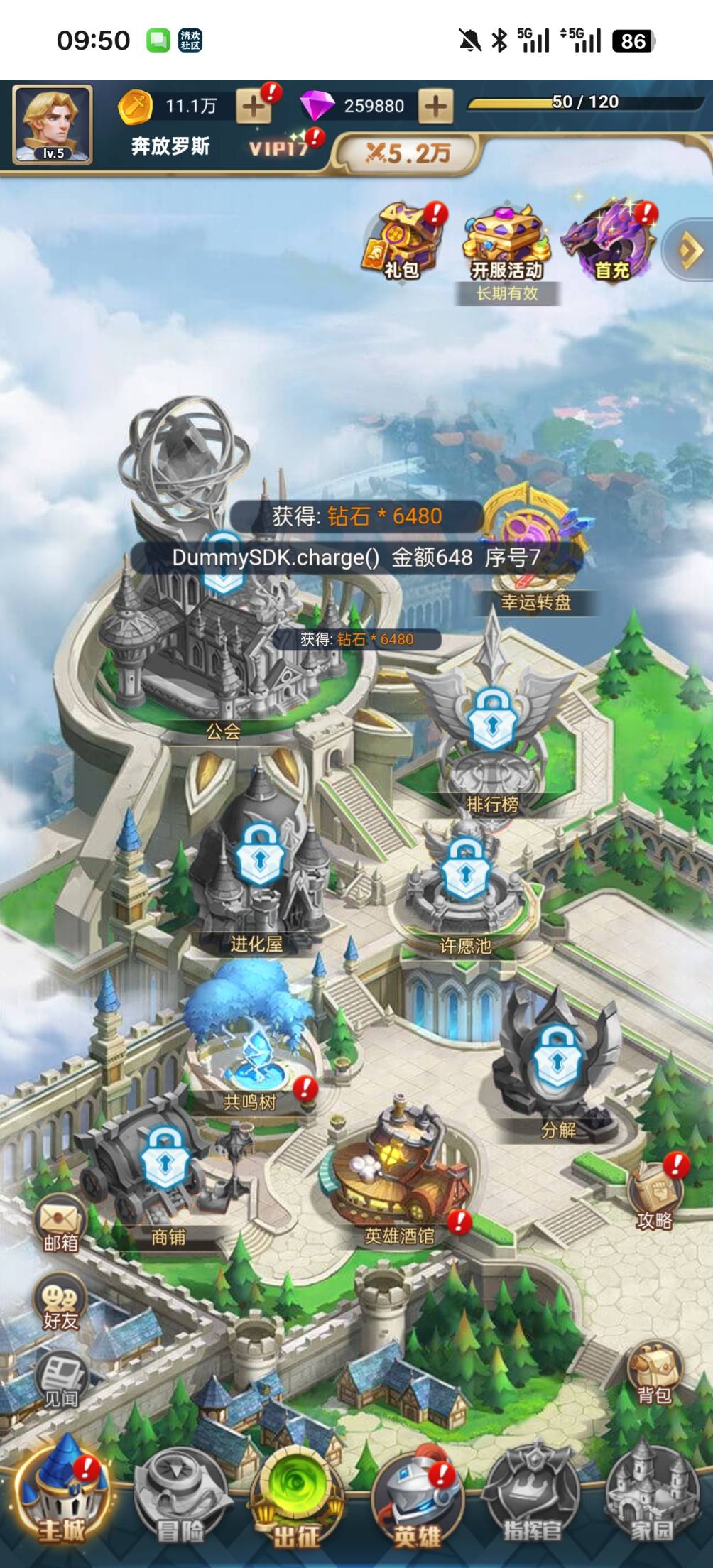
Task: Open the 好友 friends list
Action: (x=61, y=1301)
